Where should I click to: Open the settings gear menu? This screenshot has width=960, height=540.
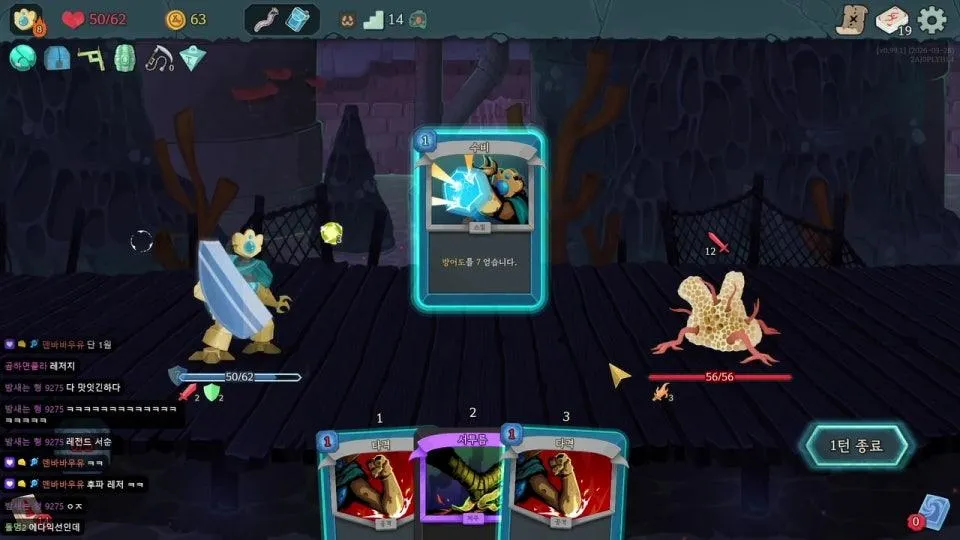(x=932, y=20)
